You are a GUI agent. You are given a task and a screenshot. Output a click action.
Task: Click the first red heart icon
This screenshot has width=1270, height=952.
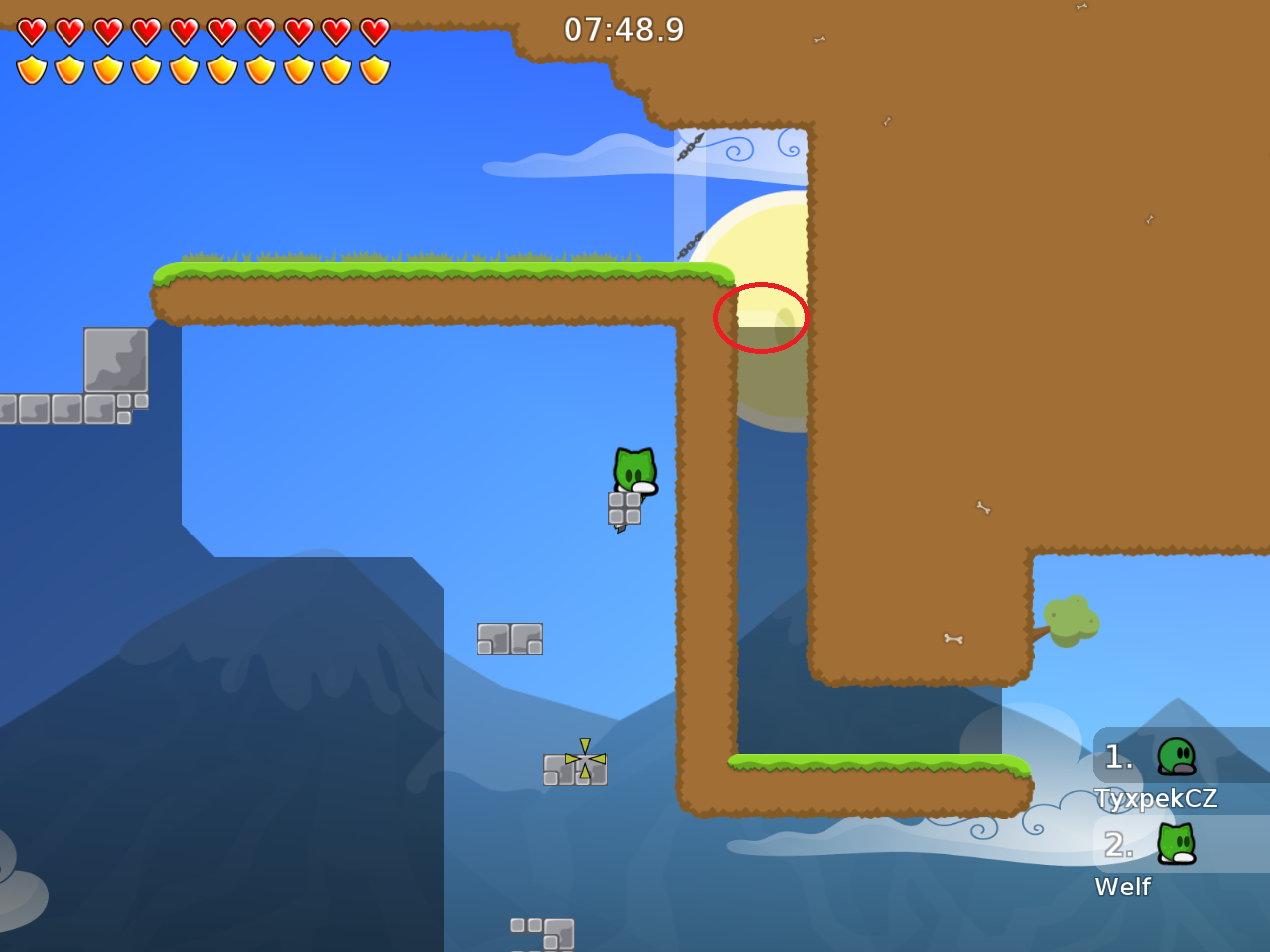point(32,30)
